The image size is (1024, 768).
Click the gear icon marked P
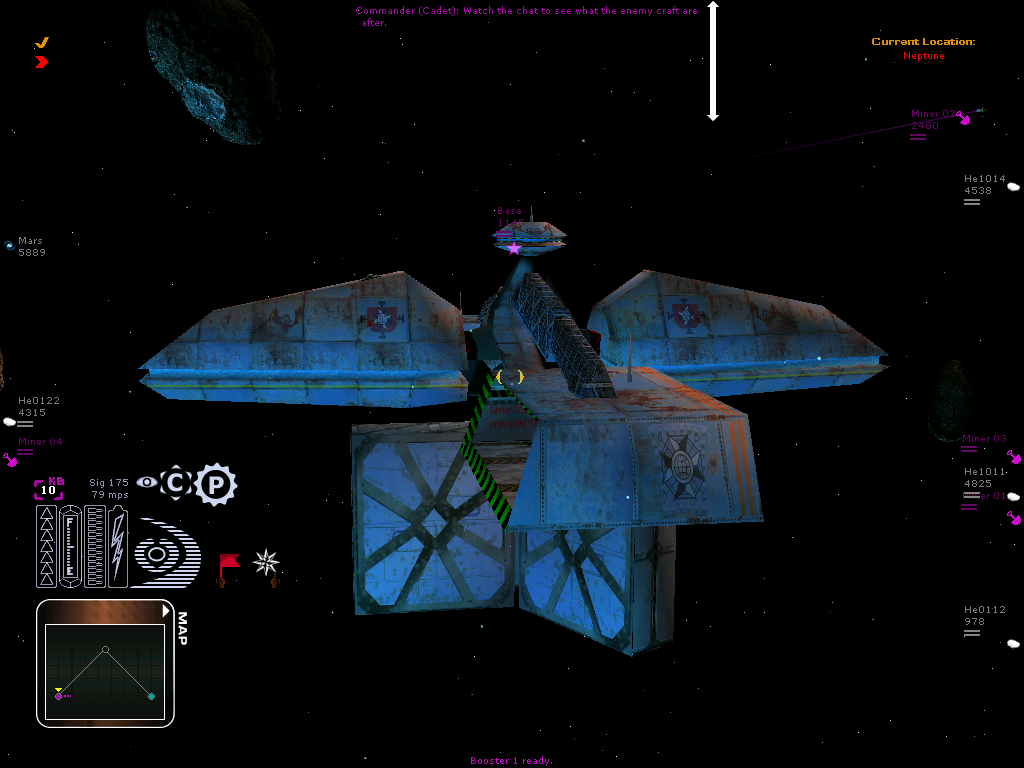tap(215, 485)
